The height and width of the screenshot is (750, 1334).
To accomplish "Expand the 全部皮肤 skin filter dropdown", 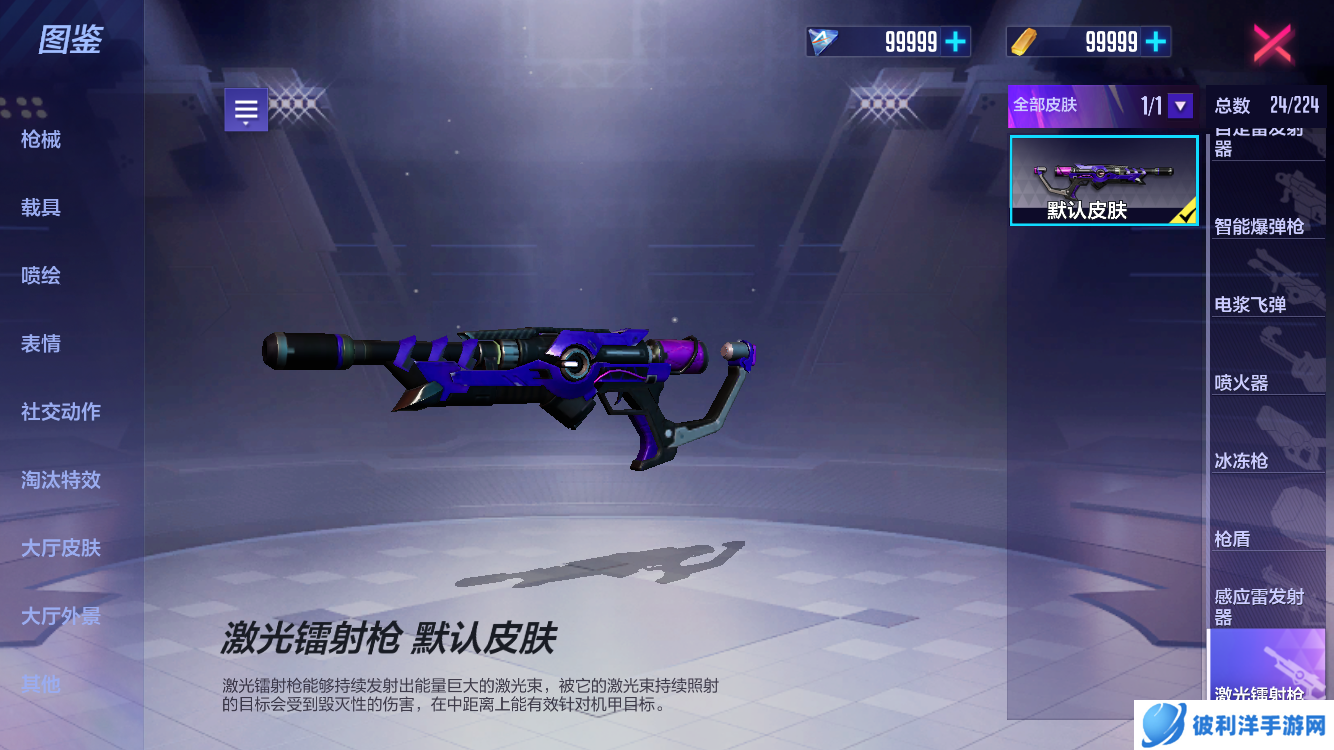I will pyautogui.click(x=1180, y=105).
